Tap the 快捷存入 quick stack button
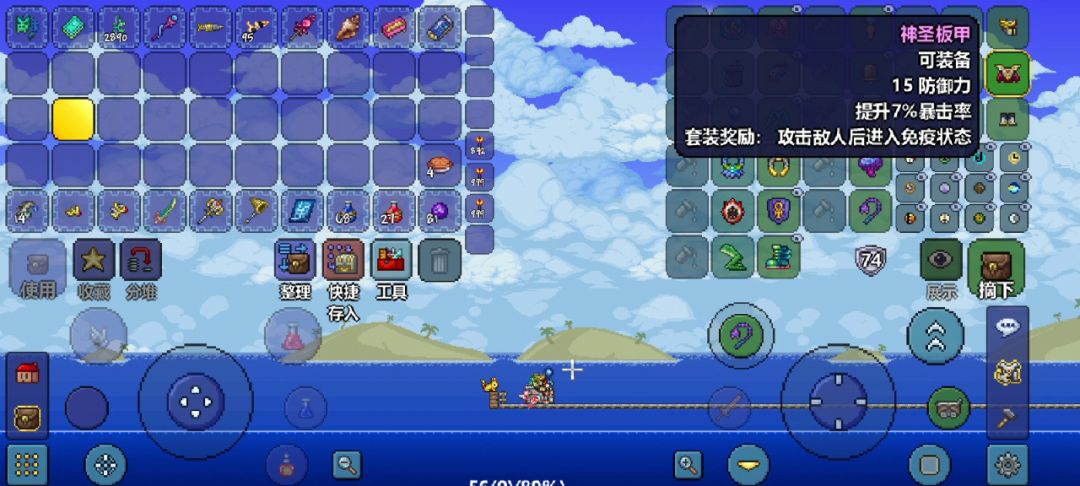The width and height of the screenshot is (1080, 486). pos(343,260)
